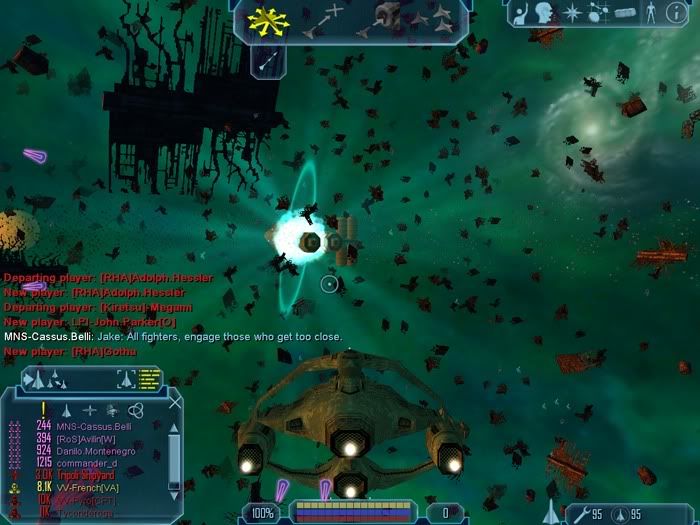Close the contact list panel
Viewport: 700px width, 525px height.
click(175, 403)
